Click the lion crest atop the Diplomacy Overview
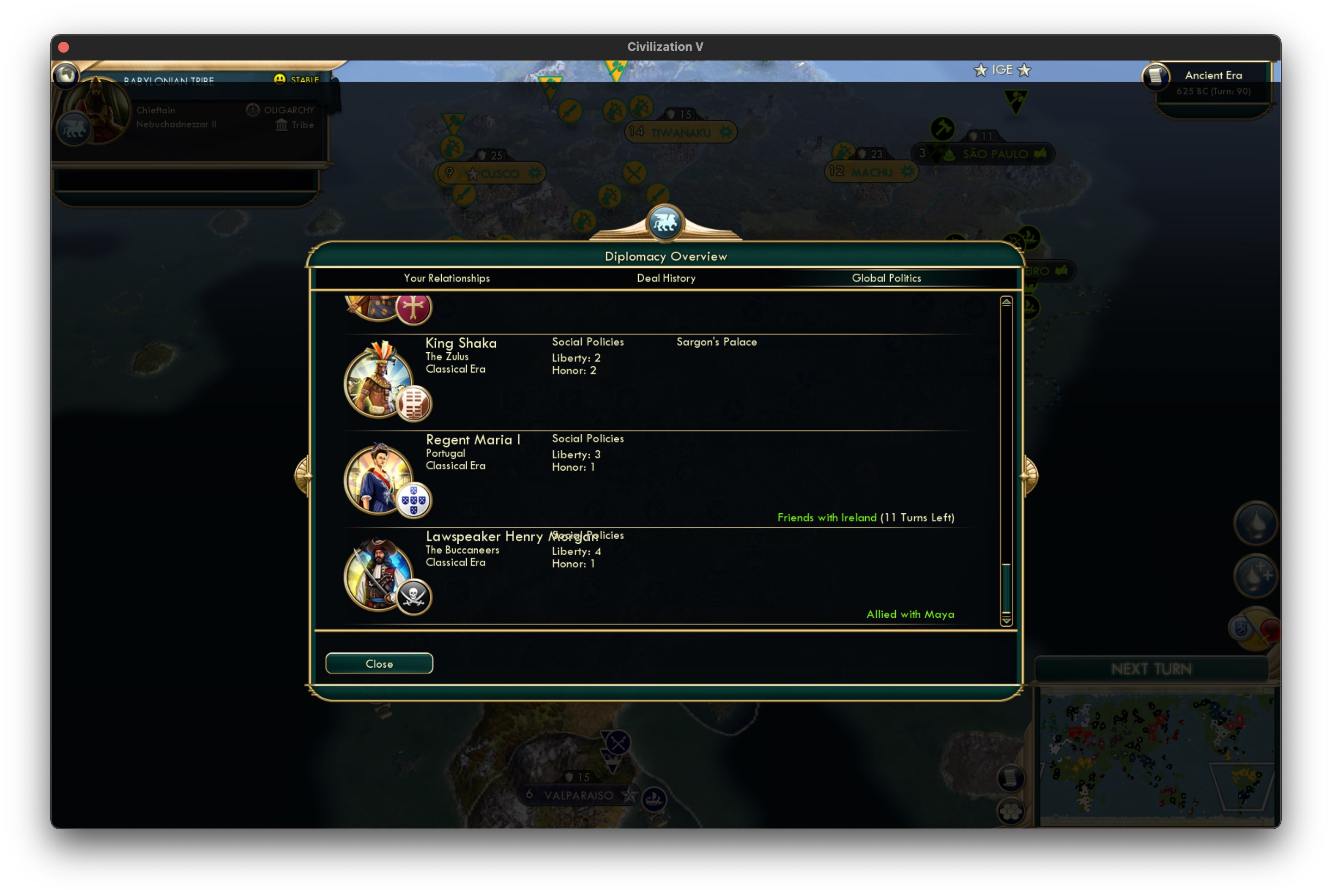 665,223
